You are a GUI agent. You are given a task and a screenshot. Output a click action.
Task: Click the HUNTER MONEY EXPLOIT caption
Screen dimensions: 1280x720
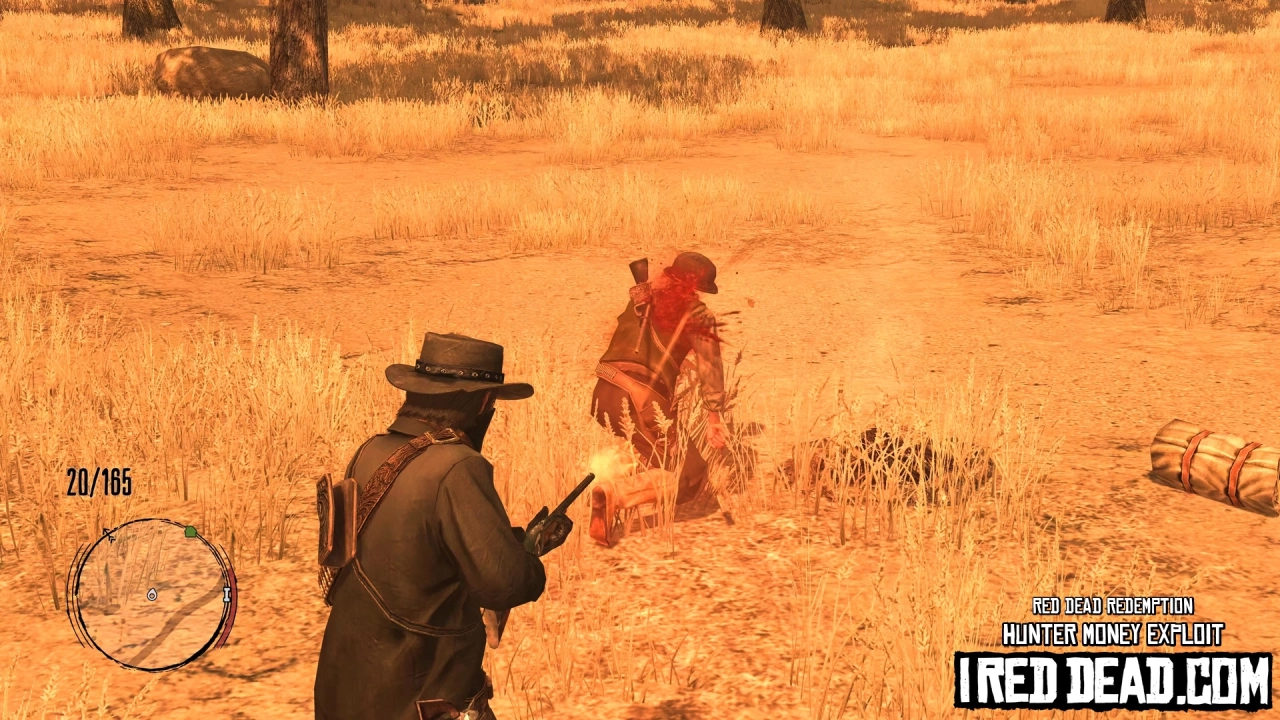(x=1113, y=633)
